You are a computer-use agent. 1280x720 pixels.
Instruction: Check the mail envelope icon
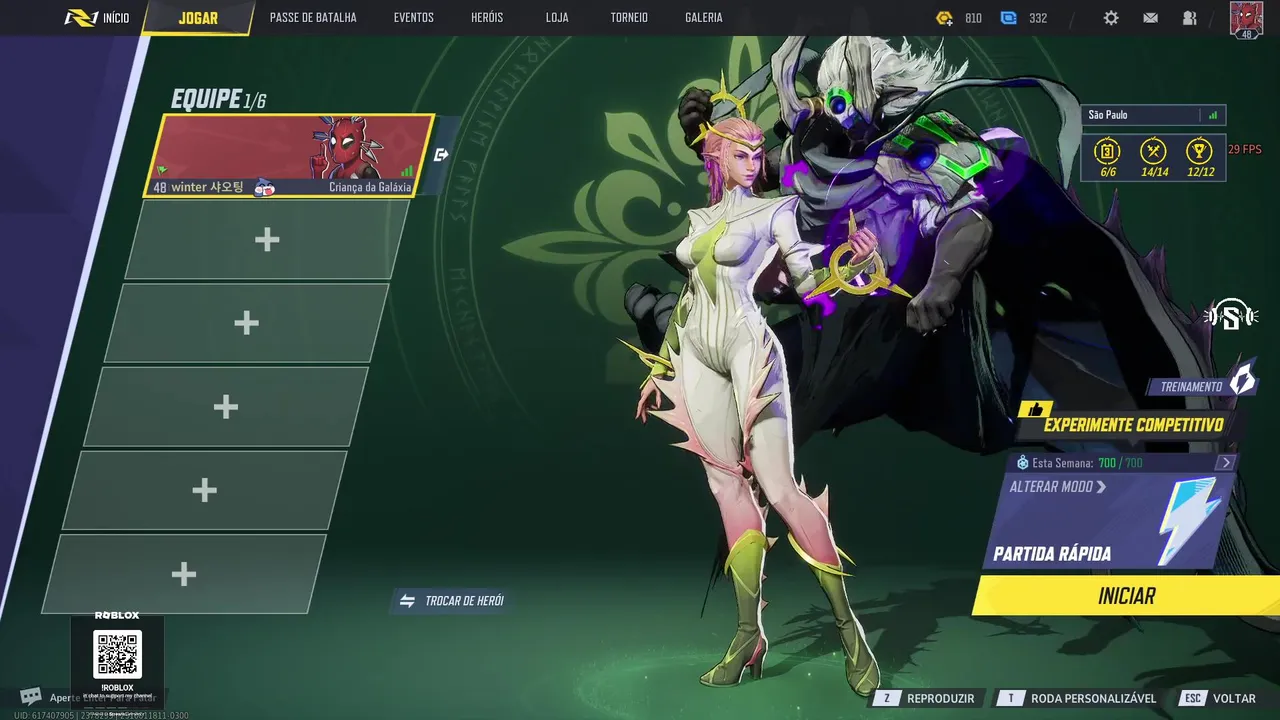[x=1151, y=18]
